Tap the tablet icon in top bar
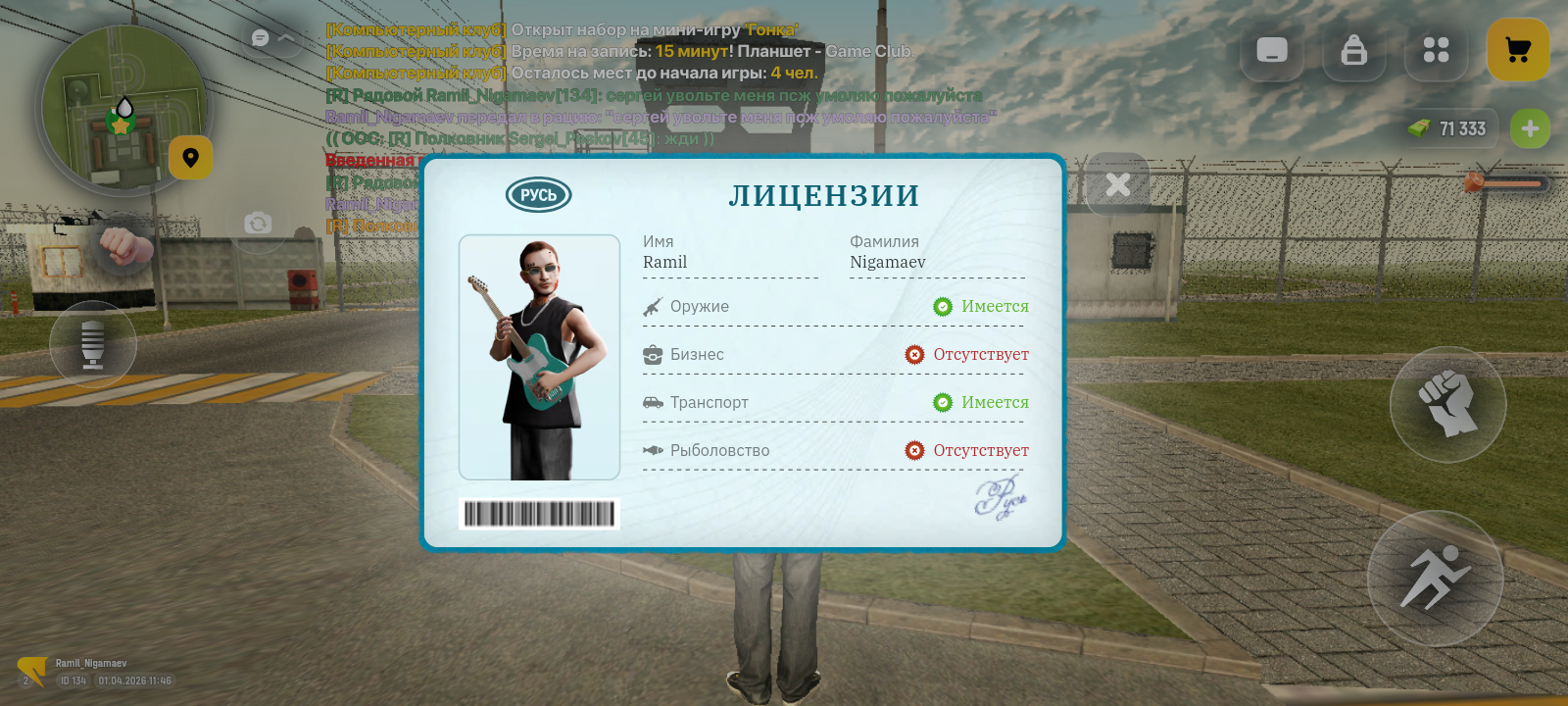The image size is (1568, 706). 1272,50
